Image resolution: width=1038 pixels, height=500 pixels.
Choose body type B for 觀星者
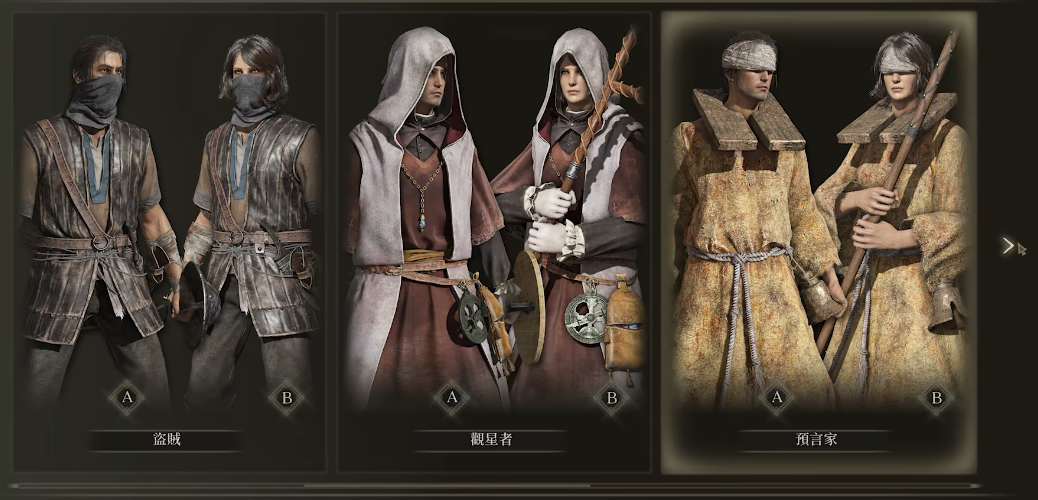611,397
